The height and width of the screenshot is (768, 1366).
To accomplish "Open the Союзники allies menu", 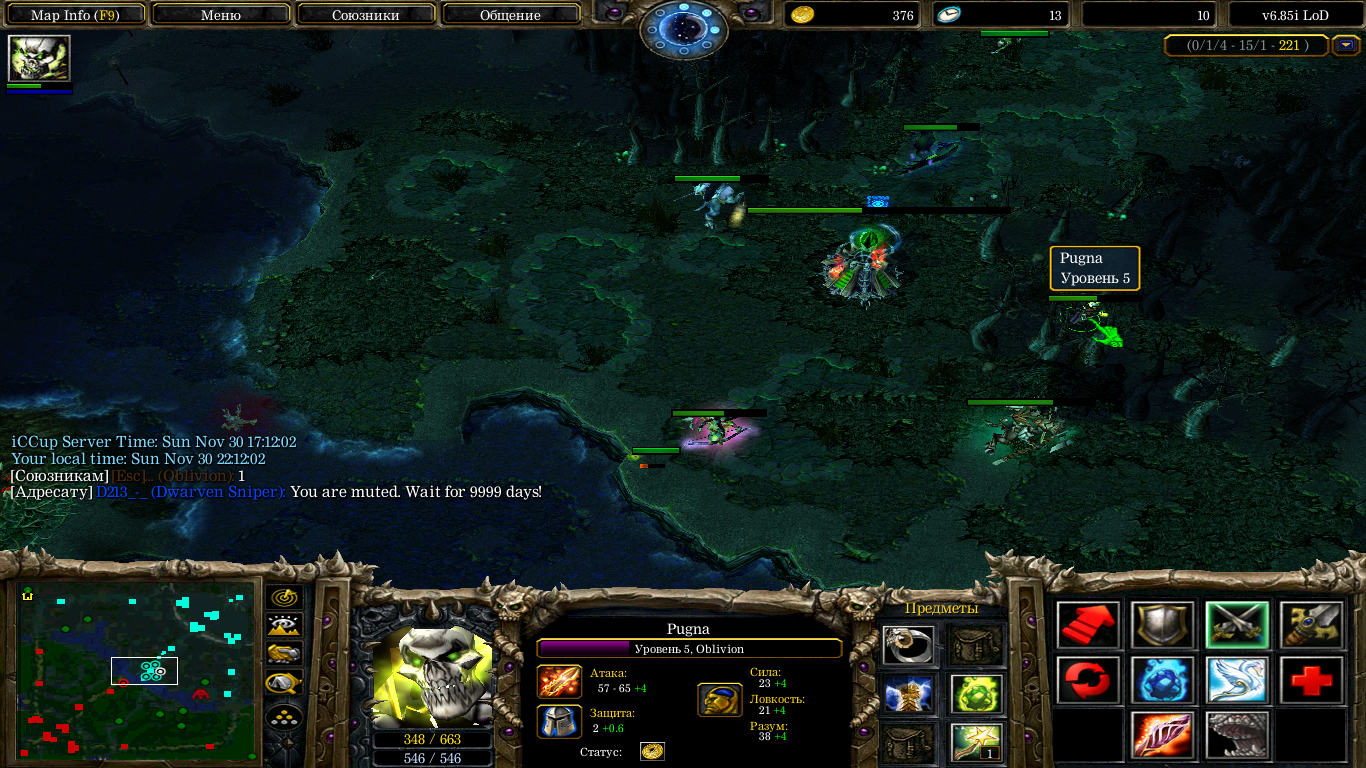I will click(x=366, y=15).
